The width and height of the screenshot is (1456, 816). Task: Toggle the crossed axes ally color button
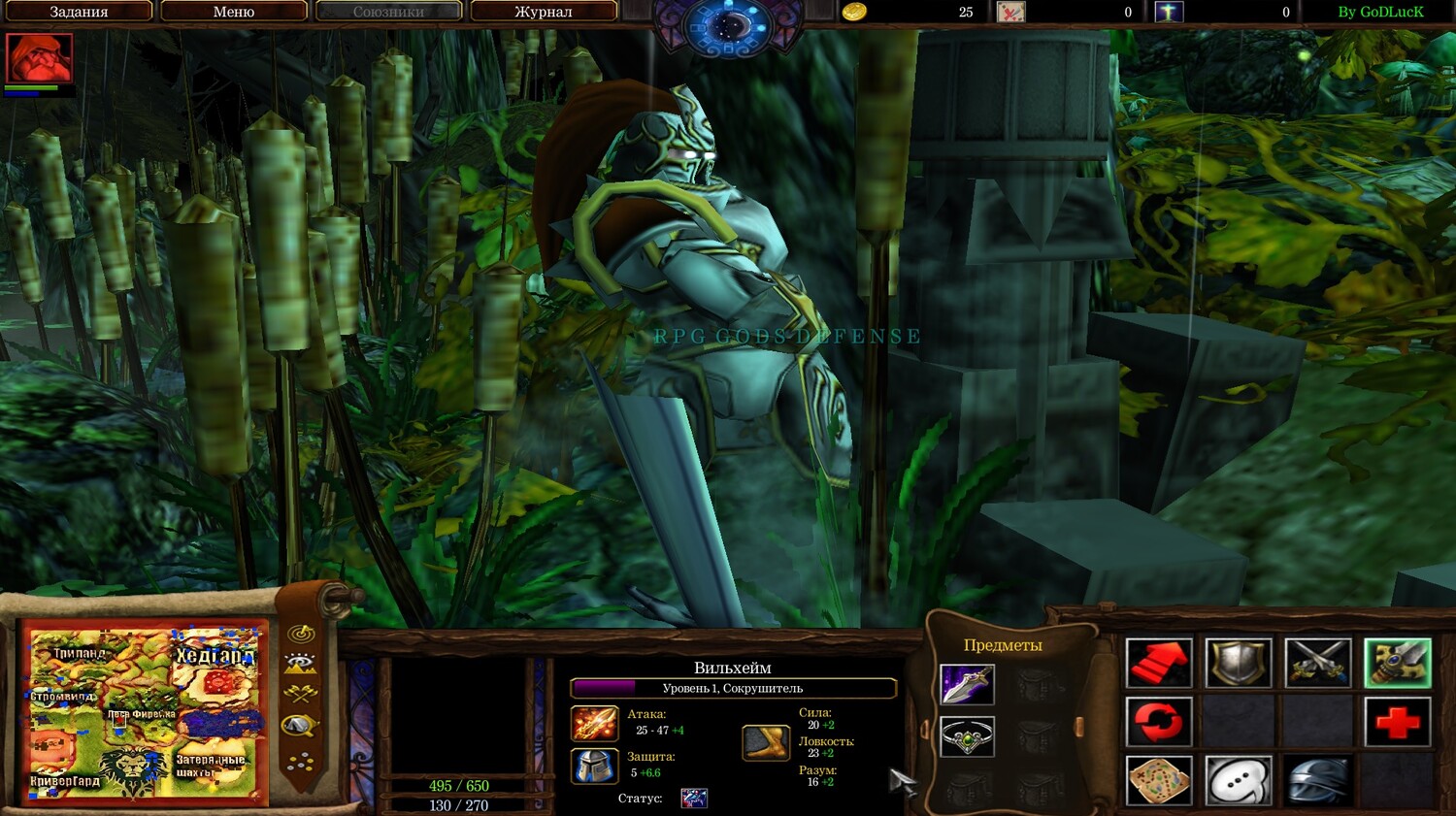[x=301, y=694]
